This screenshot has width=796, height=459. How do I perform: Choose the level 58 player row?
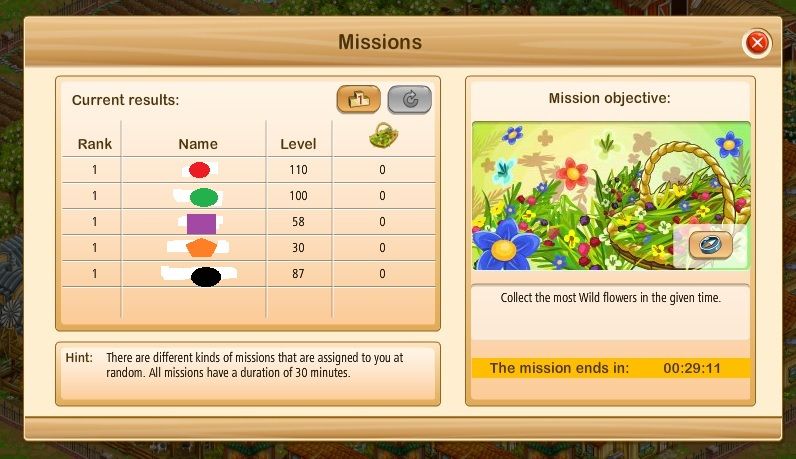pos(248,223)
